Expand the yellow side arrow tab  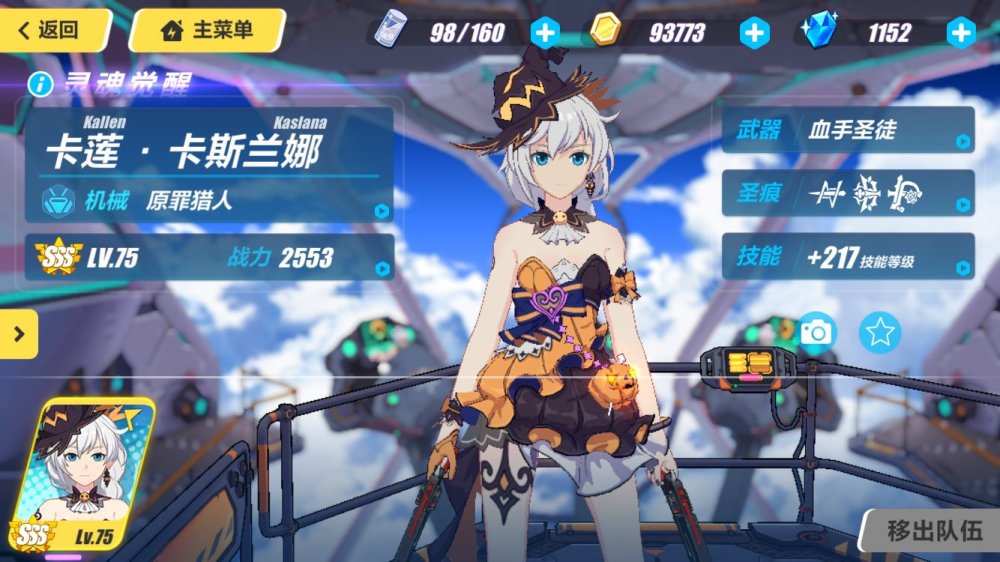coord(18,334)
